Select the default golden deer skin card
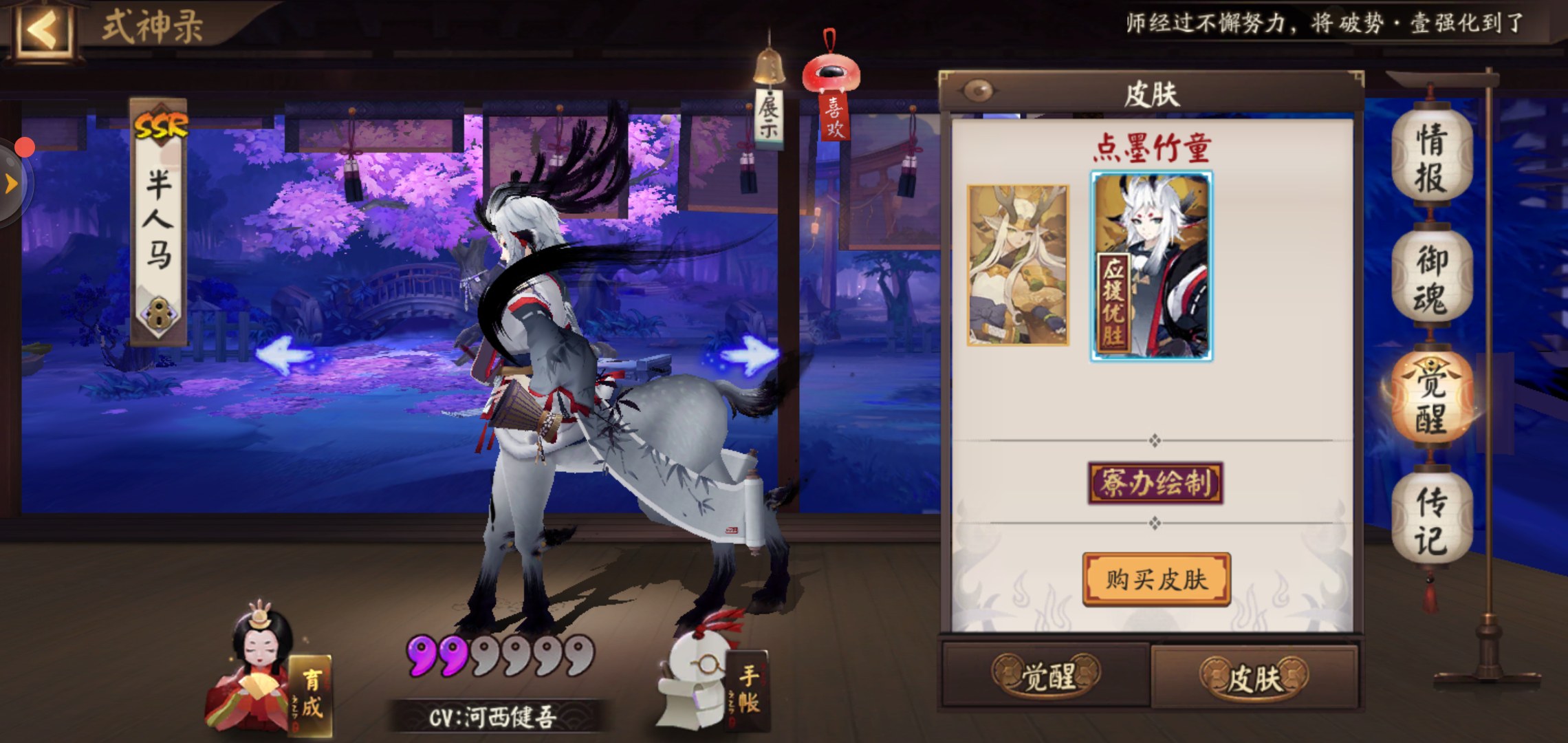 [x=1017, y=265]
